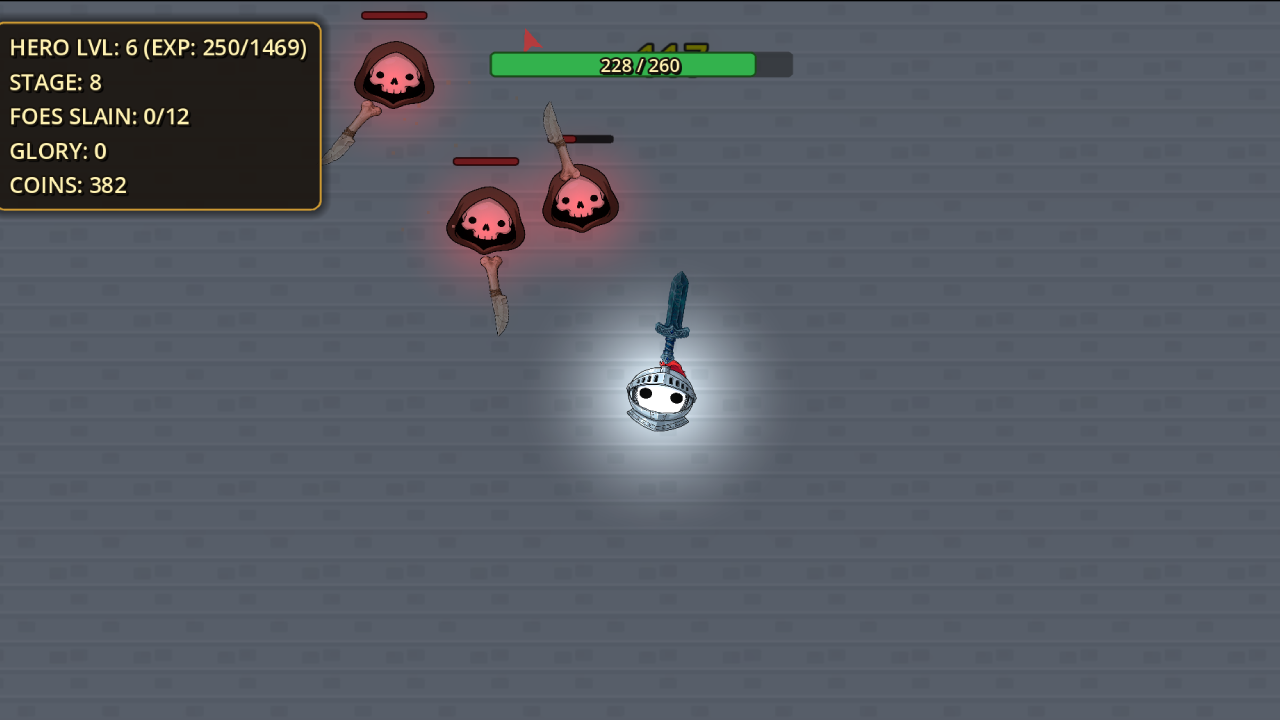Select the red flag marker above the HP bar
The width and height of the screenshot is (1280, 720).
coord(529,39)
